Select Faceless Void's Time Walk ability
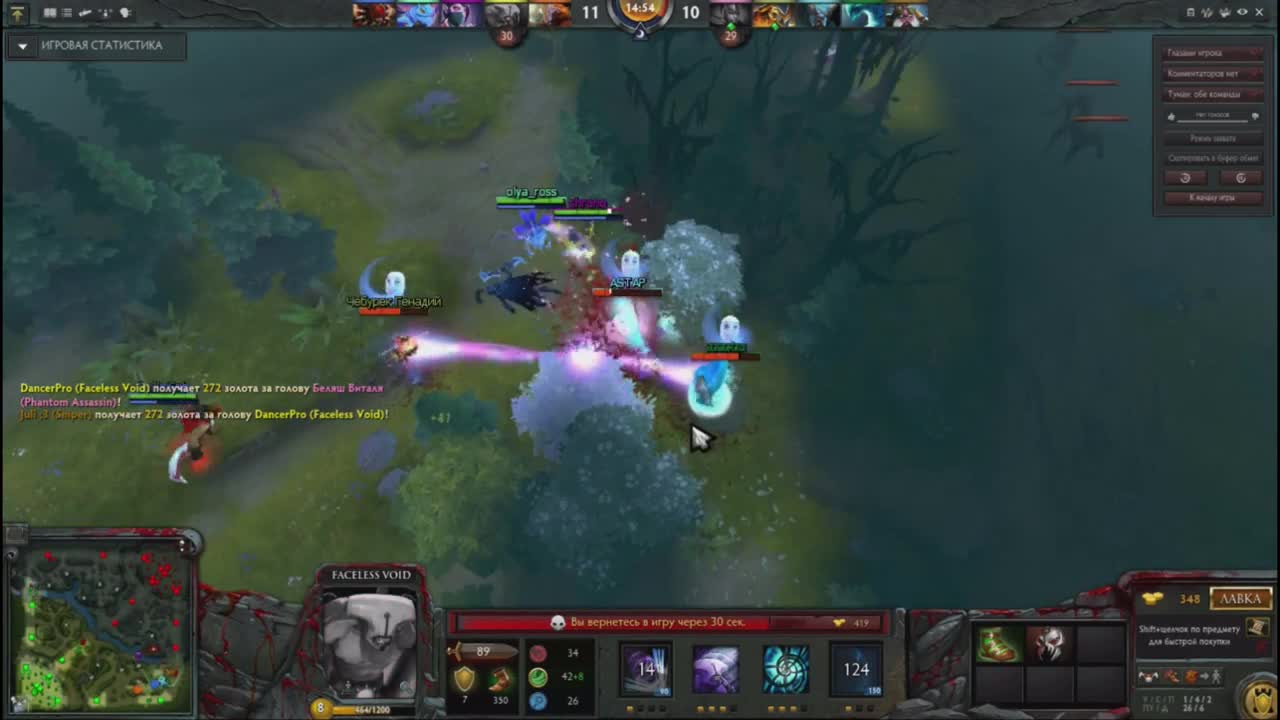This screenshot has height=720, width=1280. pyautogui.click(x=648, y=670)
